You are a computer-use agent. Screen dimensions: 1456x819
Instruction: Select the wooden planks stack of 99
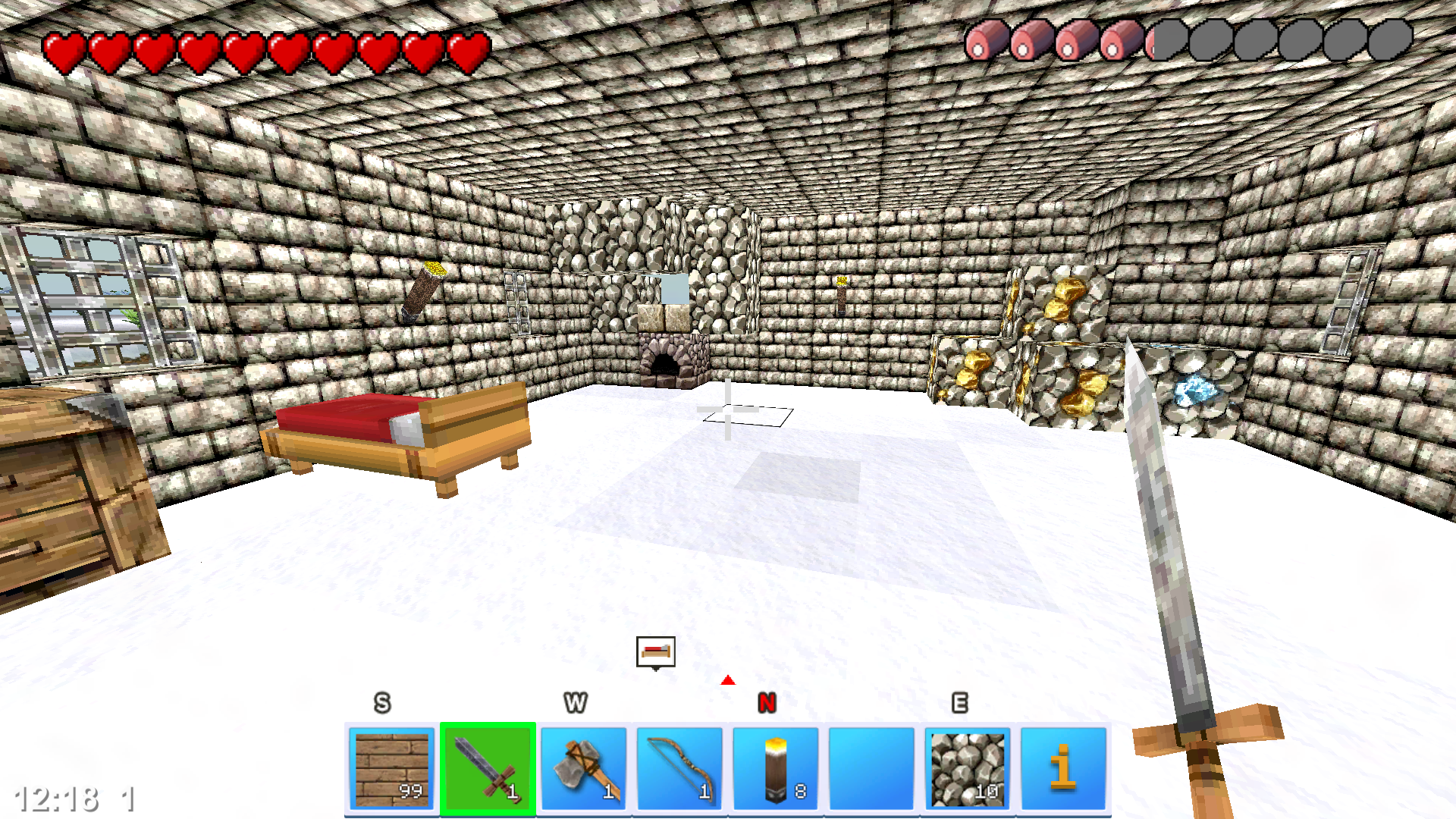(392, 766)
